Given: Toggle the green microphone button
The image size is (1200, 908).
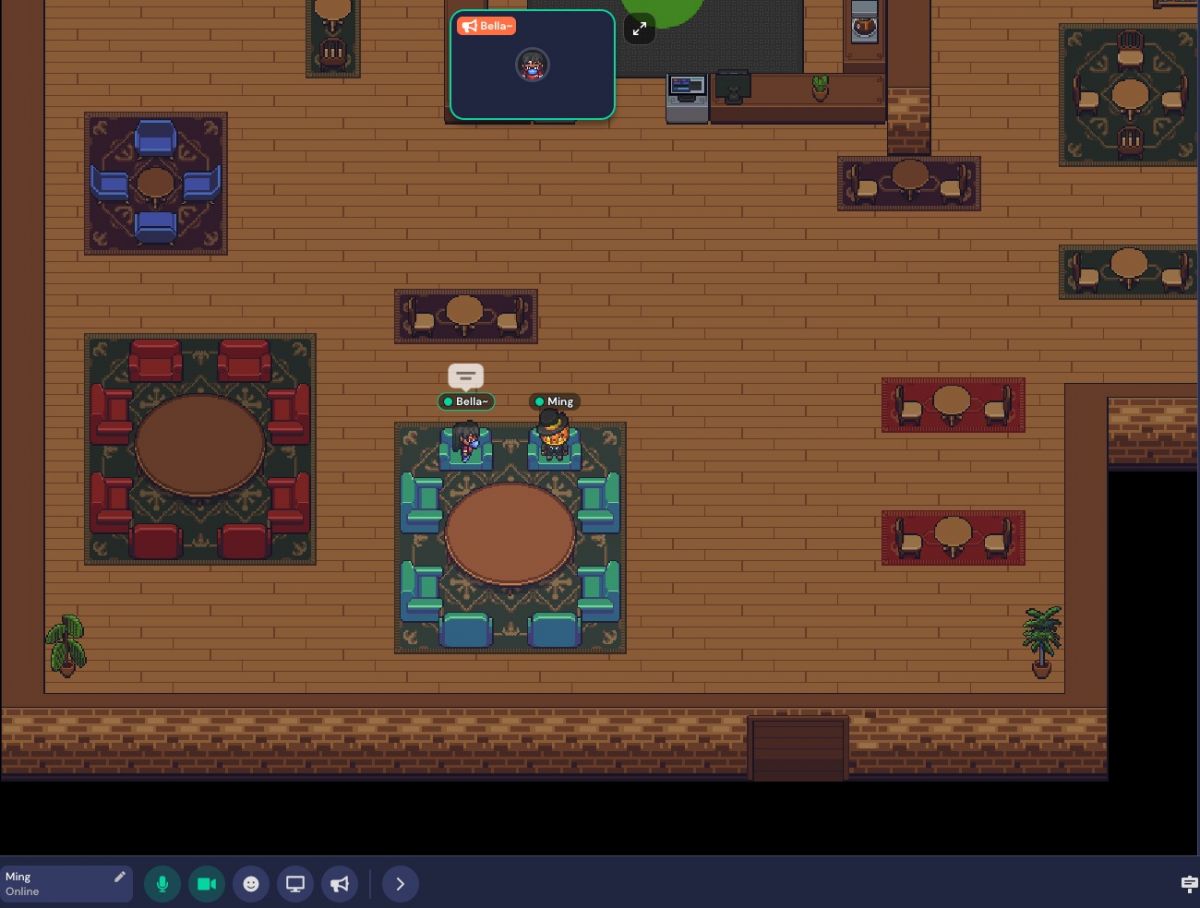Looking at the screenshot, I should 162,884.
